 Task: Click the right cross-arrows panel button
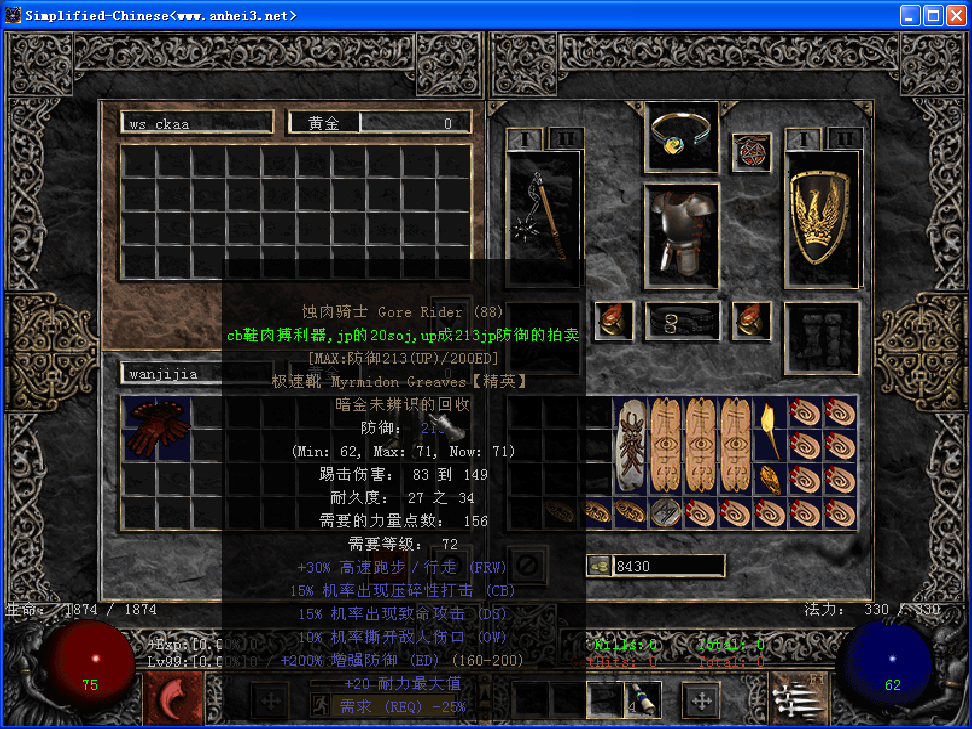[x=700, y=700]
